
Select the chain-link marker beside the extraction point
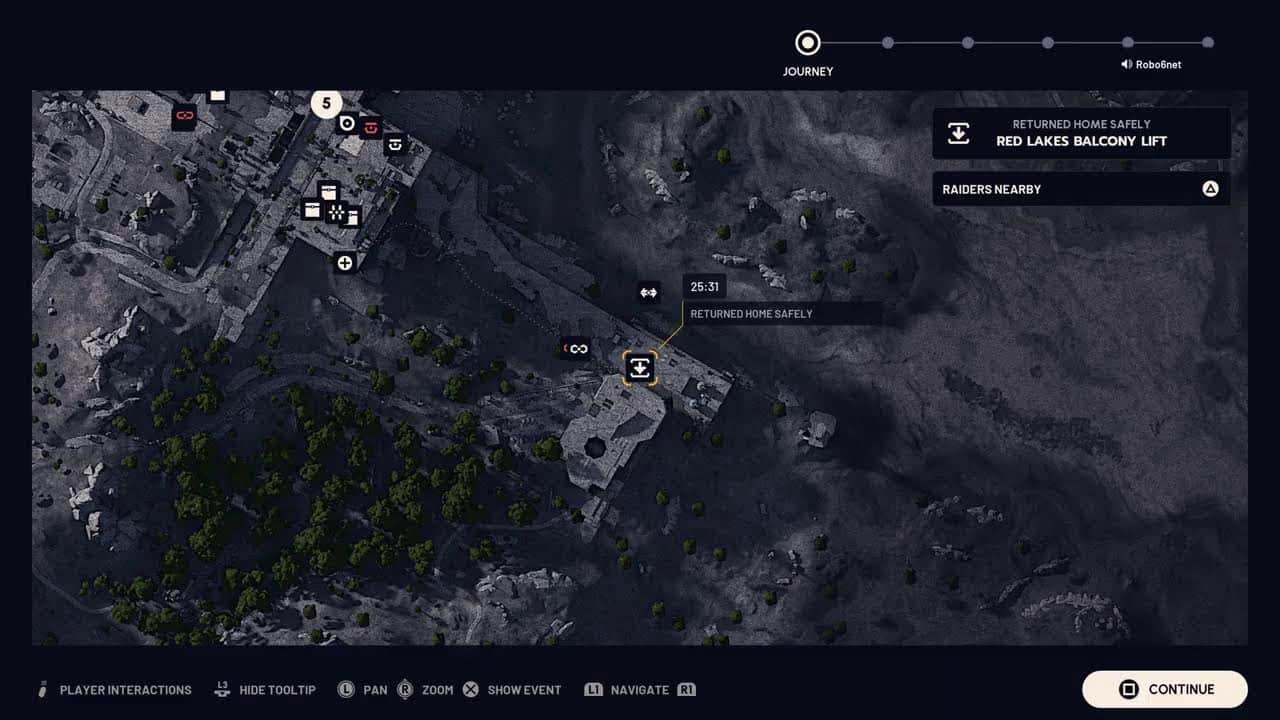(x=578, y=348)
